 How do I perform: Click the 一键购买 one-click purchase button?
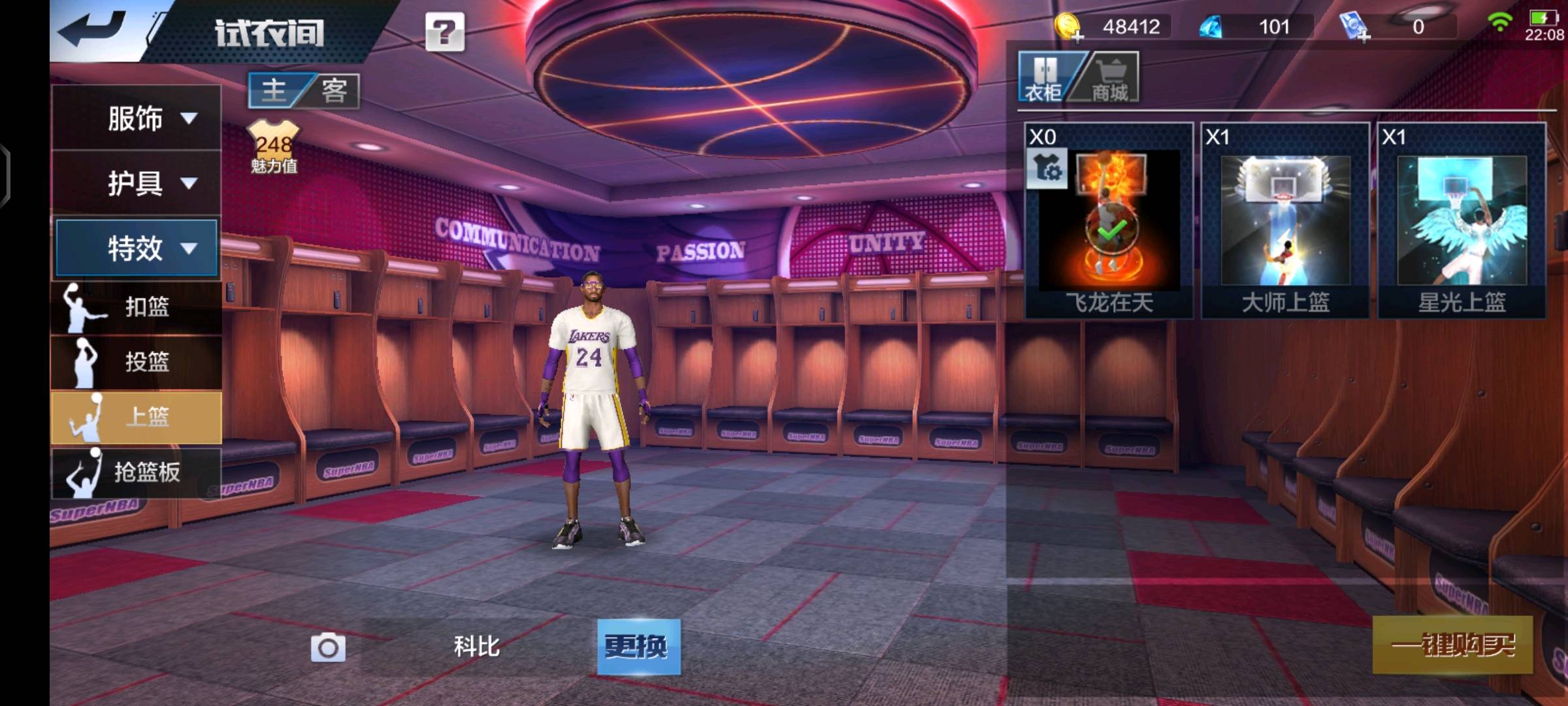coord(1452,645)
